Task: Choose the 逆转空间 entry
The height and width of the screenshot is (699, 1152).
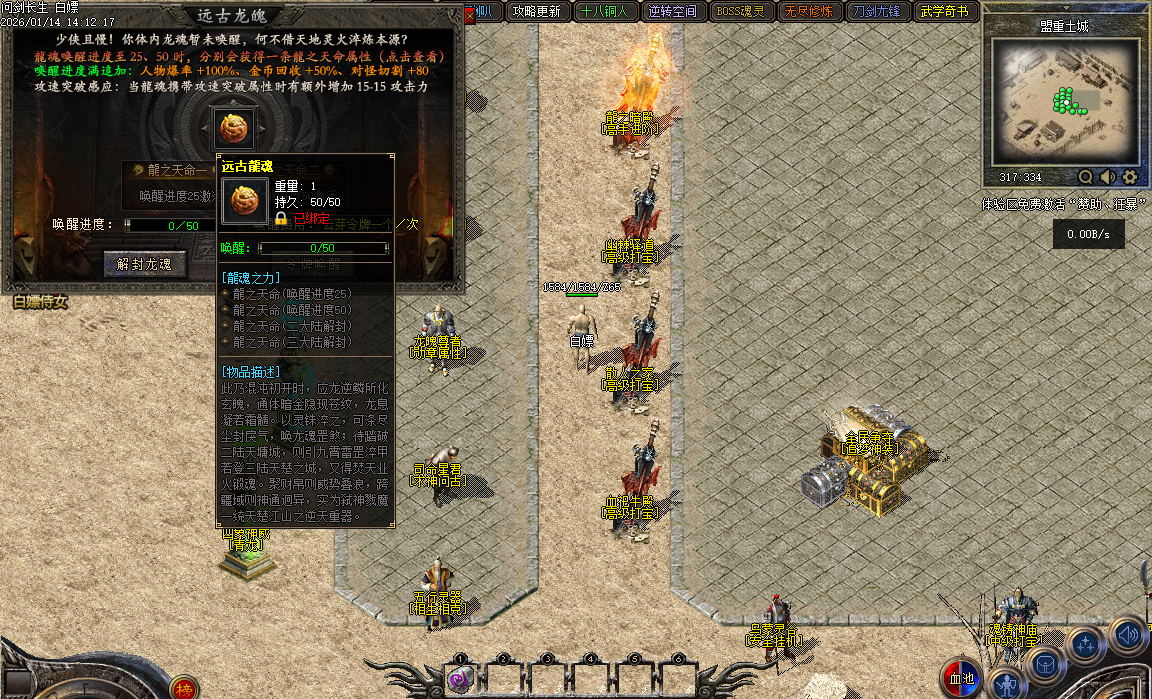Action: pyautogui.click(x=672, y=12)
